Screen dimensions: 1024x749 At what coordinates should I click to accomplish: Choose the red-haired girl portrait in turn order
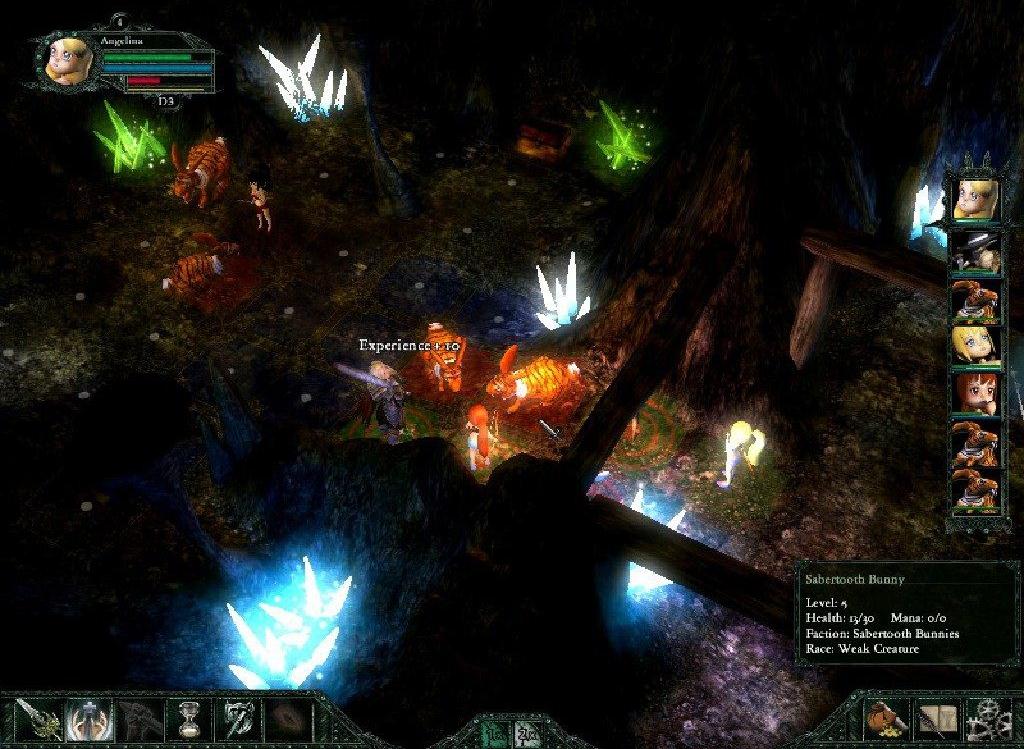975,395
